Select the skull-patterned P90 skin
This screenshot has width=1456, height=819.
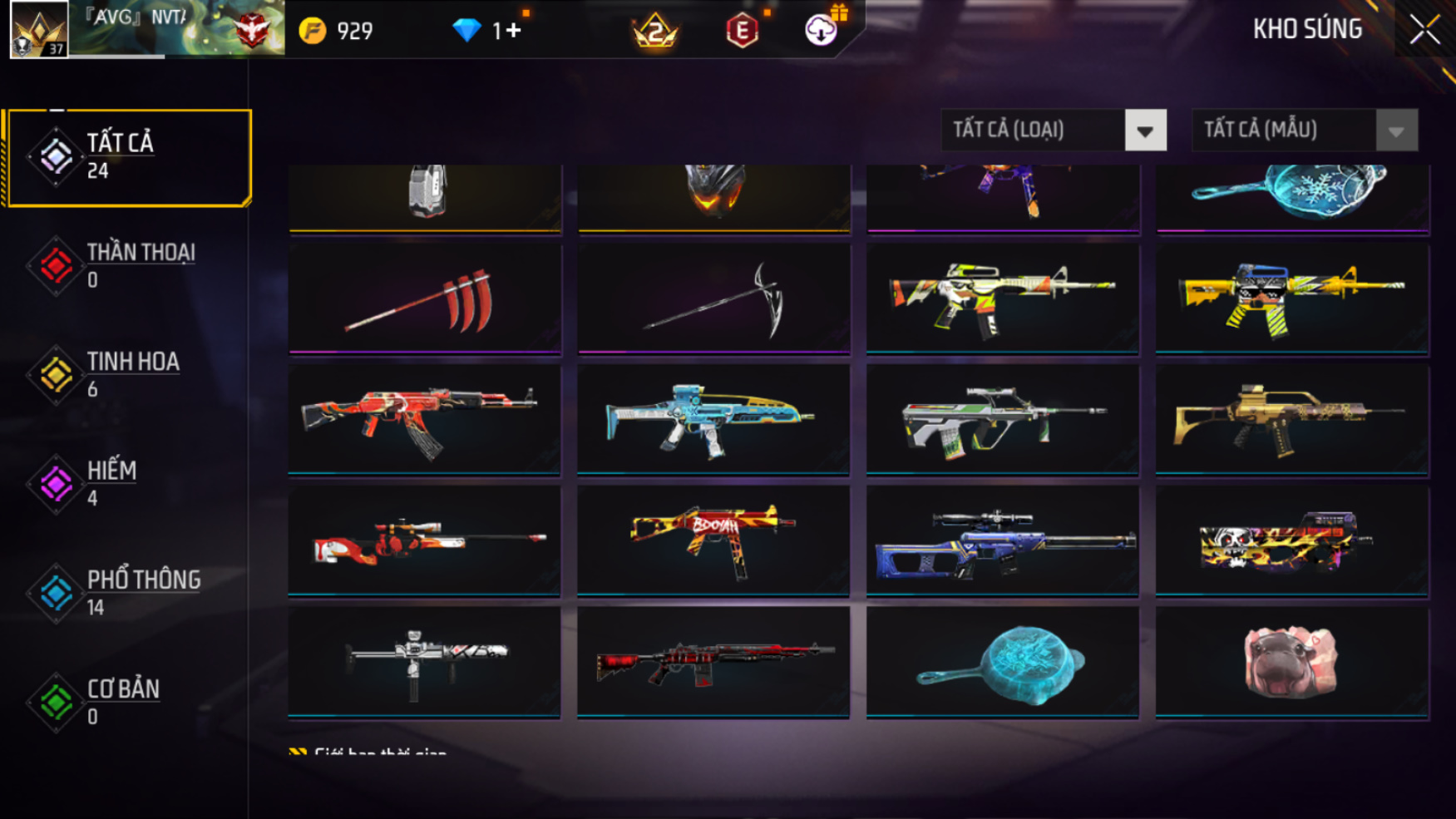pyautogui.click(x=1291, y=540)
